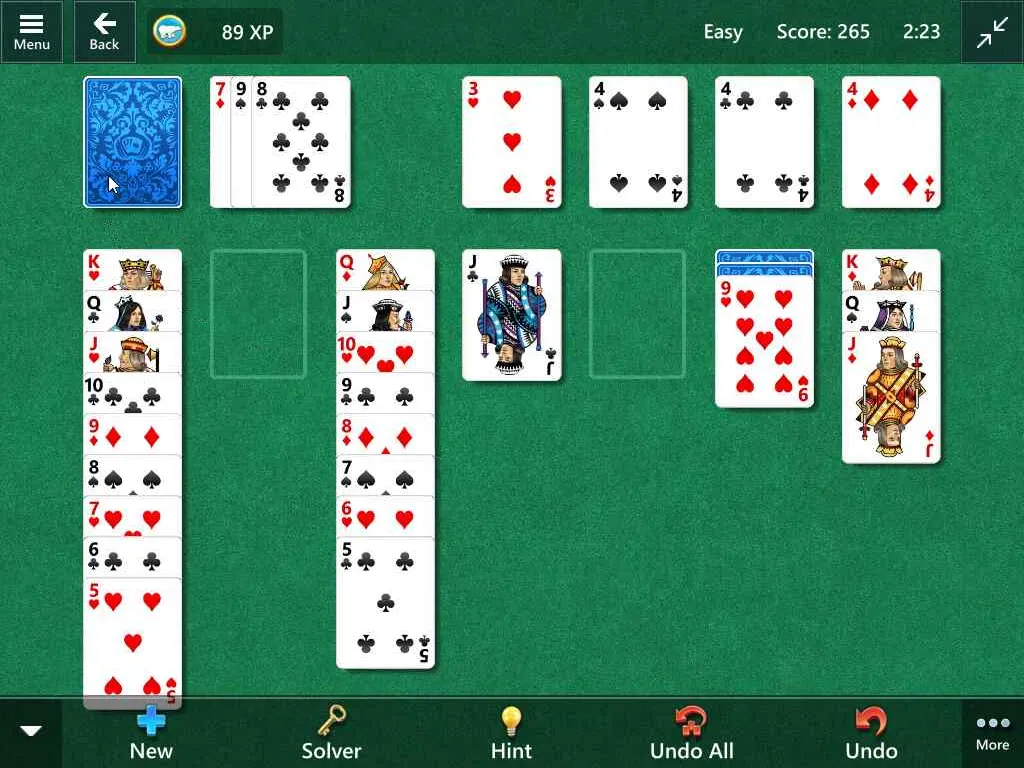Draw a card from the stock pile
Screen dimensions: 1024x768
click(133, 142)
